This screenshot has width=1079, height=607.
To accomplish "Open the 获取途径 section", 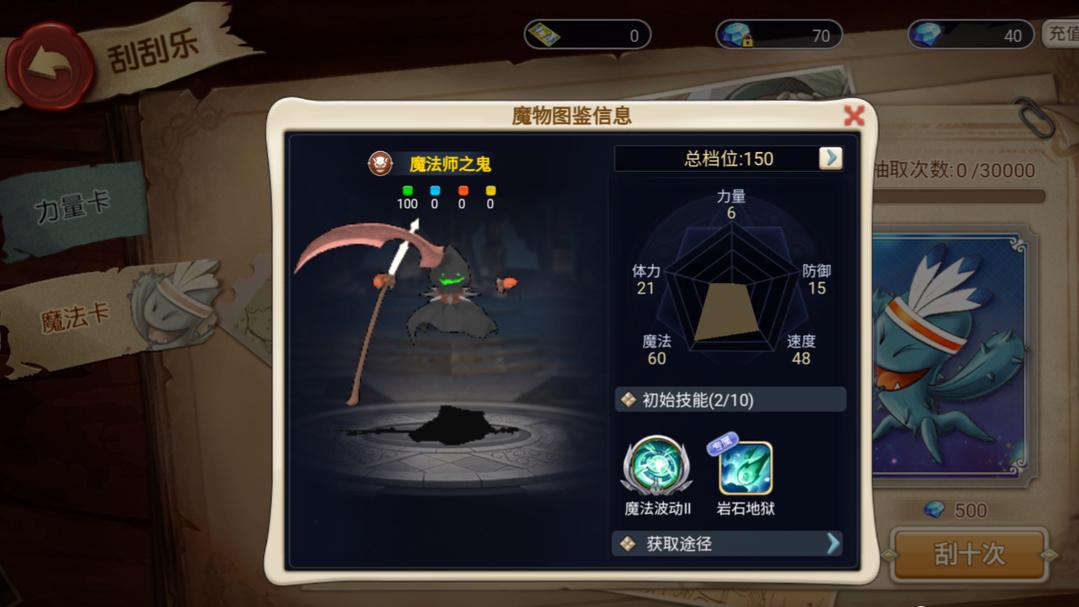I will (x=728, y=543).
